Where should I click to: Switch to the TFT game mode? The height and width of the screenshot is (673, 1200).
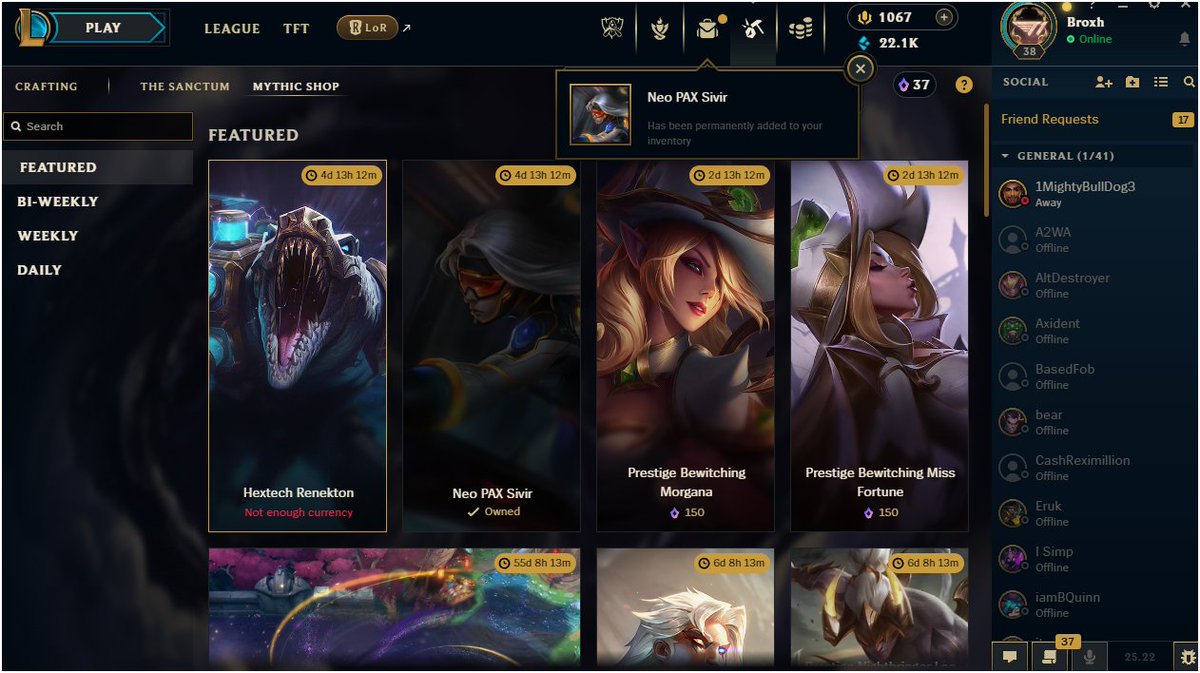[x=296, y=29]
